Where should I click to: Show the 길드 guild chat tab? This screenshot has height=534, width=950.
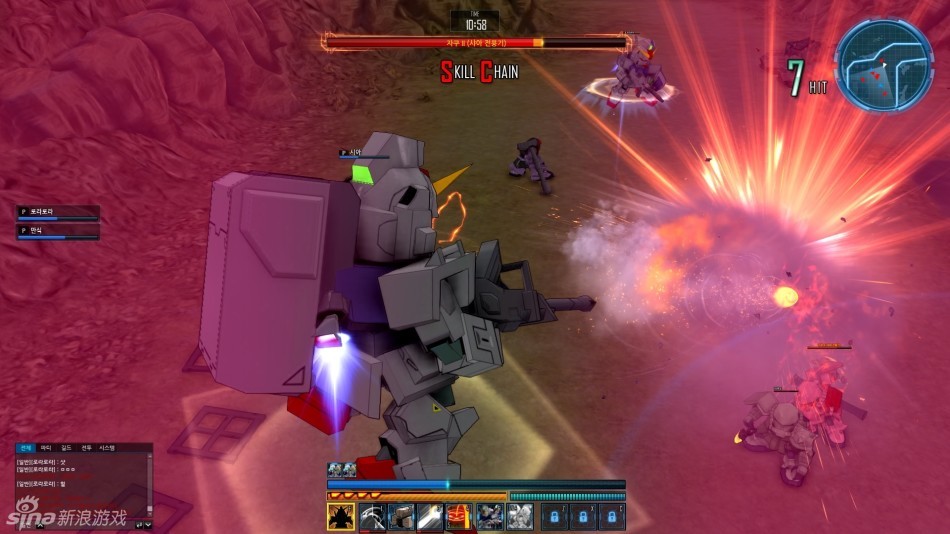[66, 448]
